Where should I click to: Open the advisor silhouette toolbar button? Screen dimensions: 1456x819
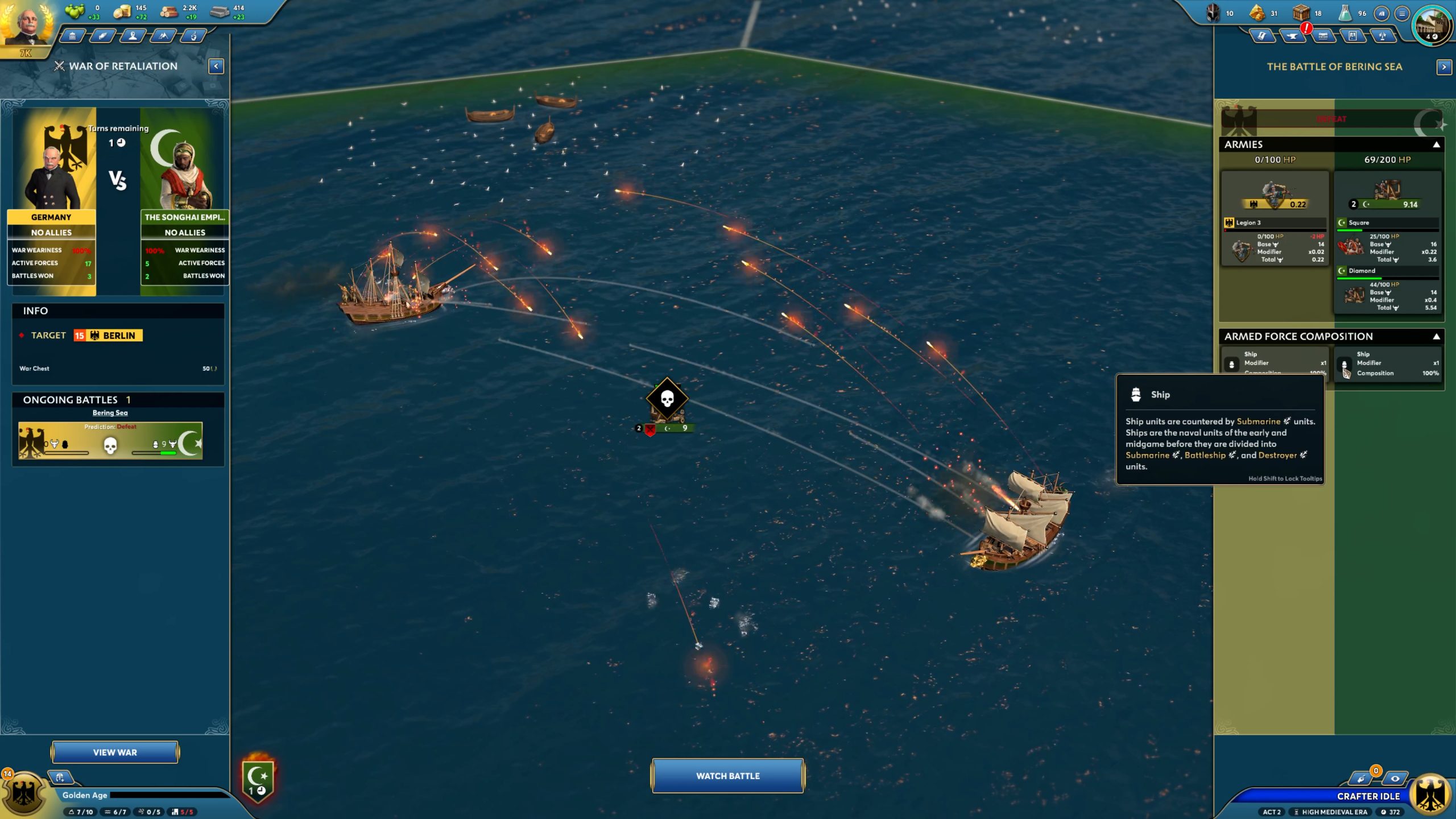133,36
